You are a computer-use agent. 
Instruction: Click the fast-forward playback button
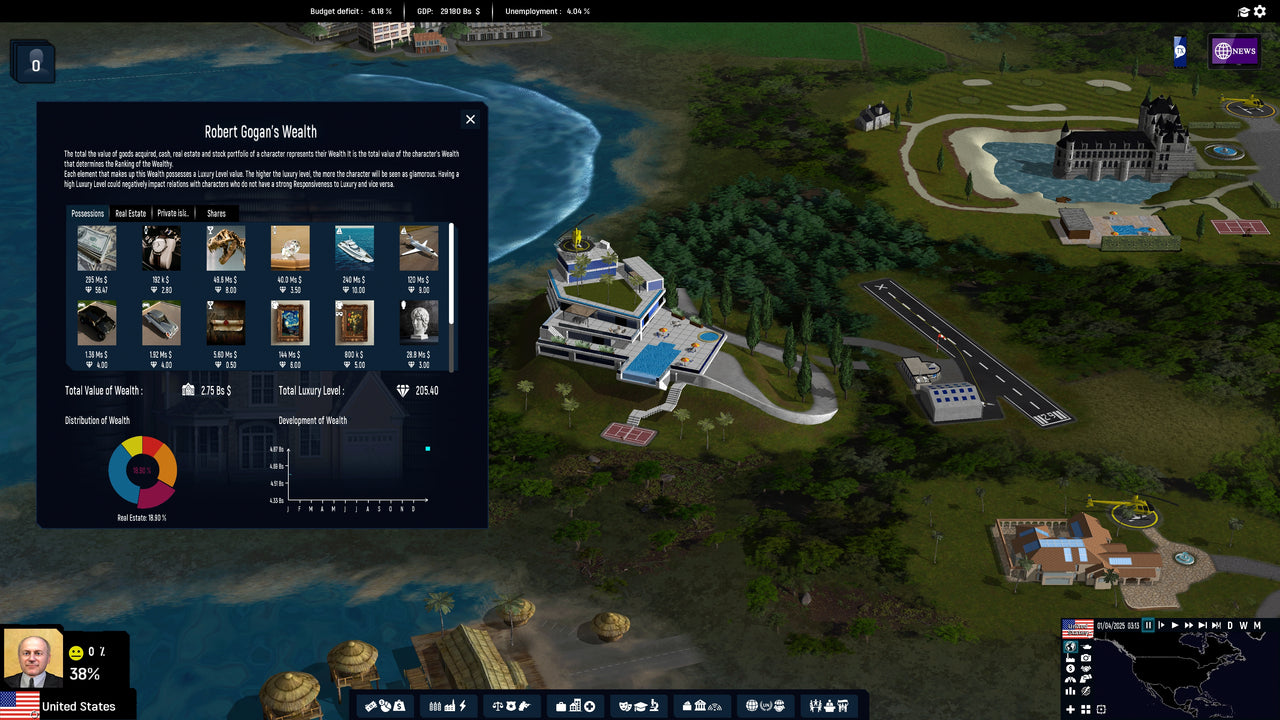1188,625
